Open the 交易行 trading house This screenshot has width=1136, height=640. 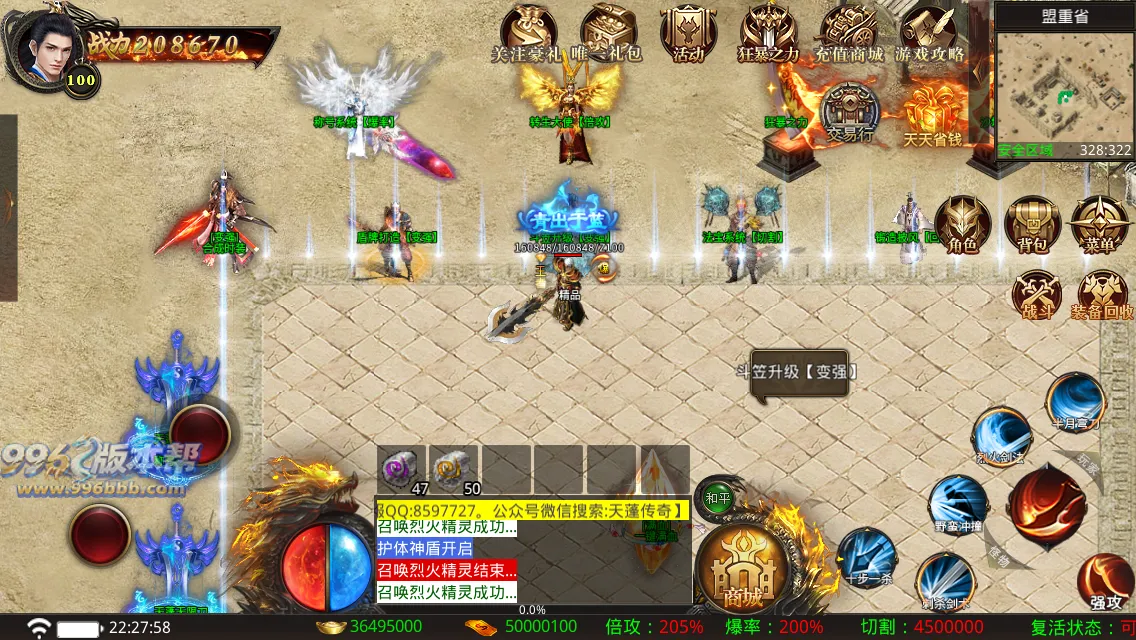(850, 112)
